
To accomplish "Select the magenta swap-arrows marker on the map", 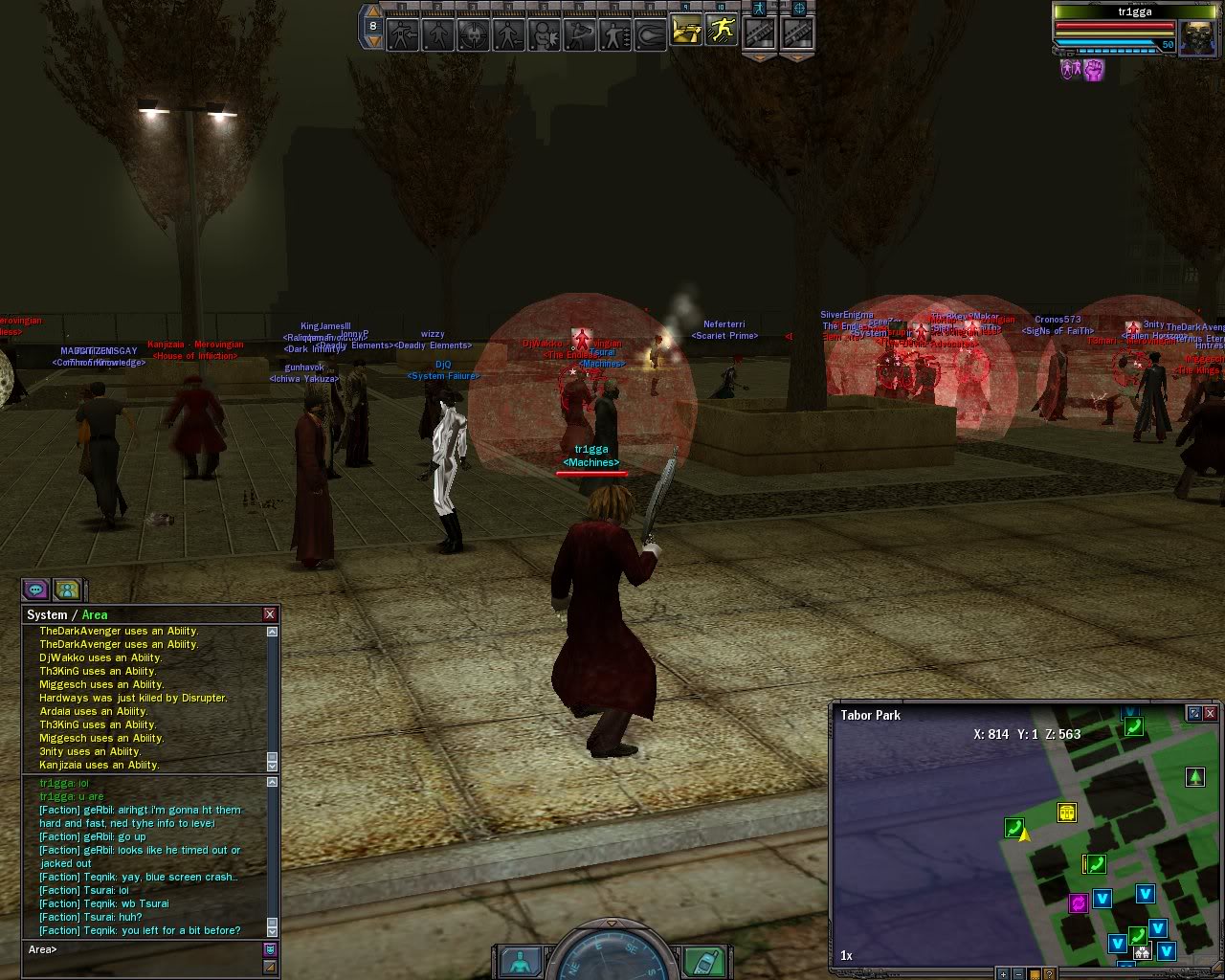I will [x=1079, y=902].
